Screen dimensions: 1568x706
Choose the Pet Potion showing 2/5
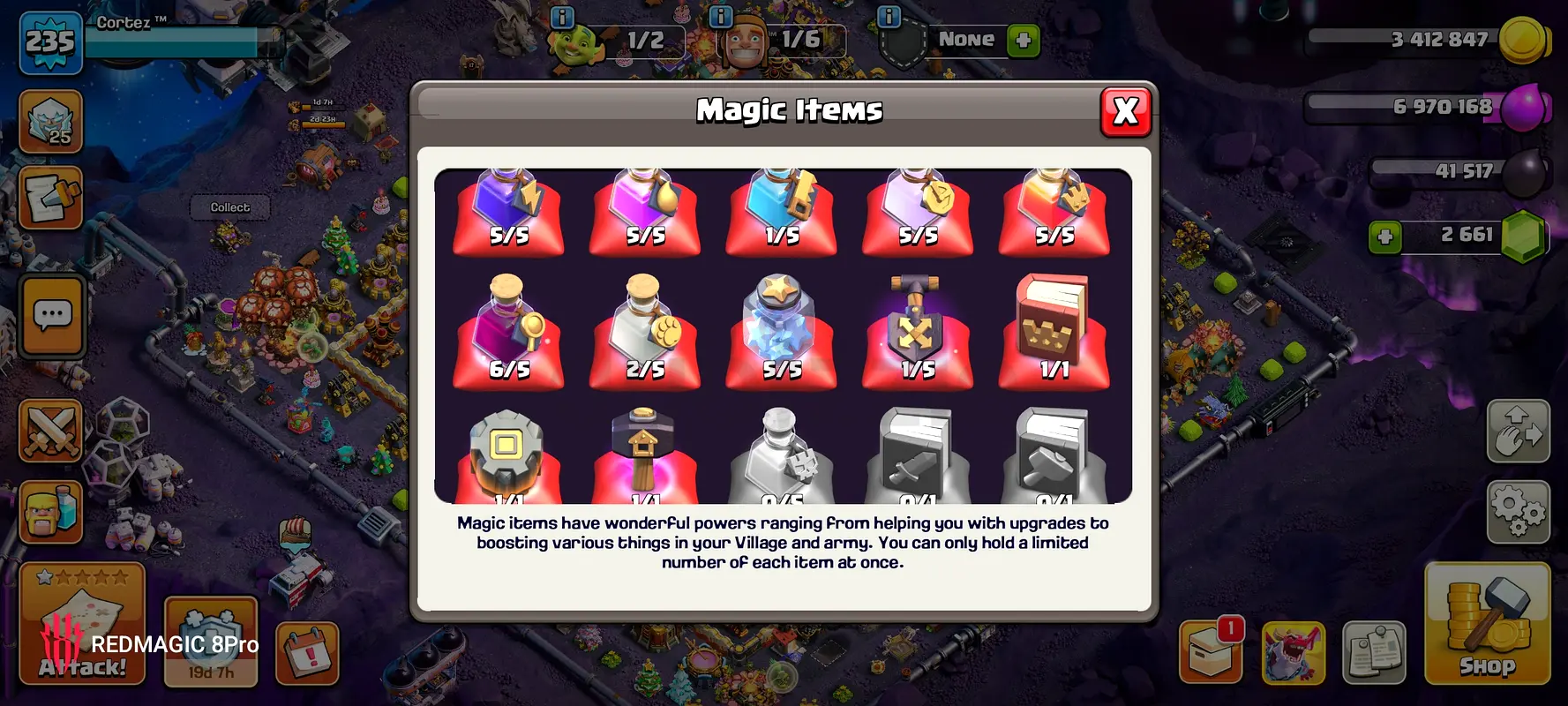645,331
